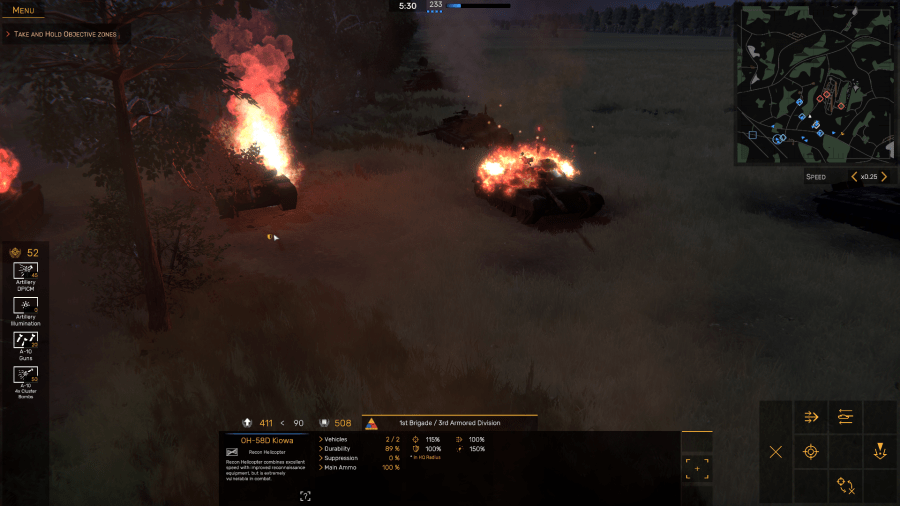
Task: Expand the Main Ammo stat row
Action: 339,467
